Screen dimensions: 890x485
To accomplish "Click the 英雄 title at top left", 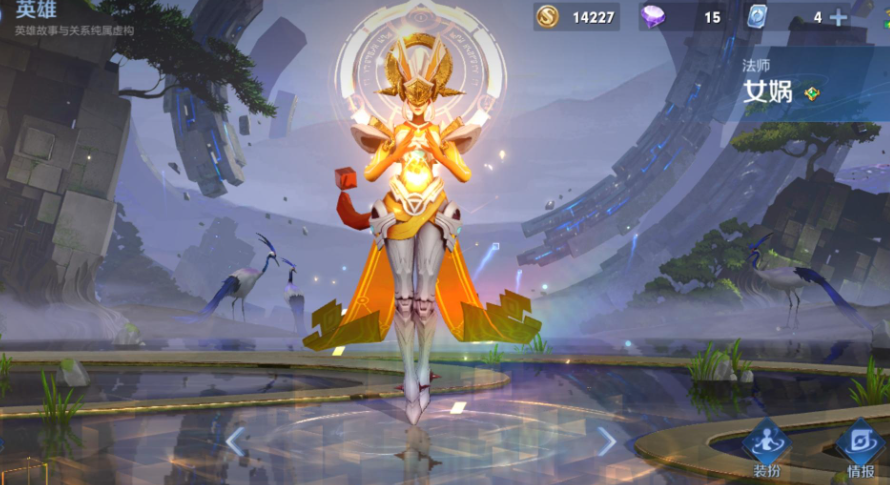I will pyautogui.click(x=36, y=9).
